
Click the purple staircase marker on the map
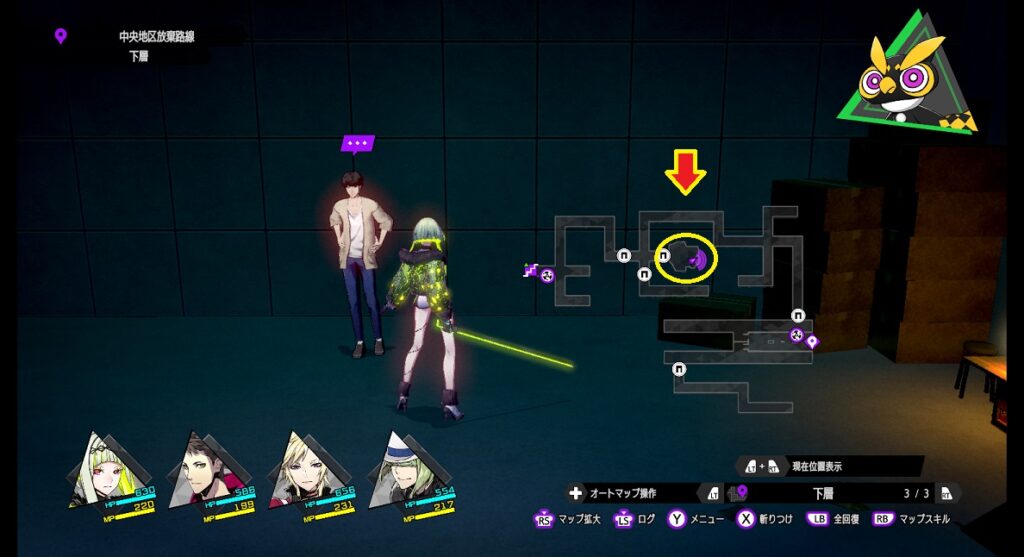click(530, 270)
